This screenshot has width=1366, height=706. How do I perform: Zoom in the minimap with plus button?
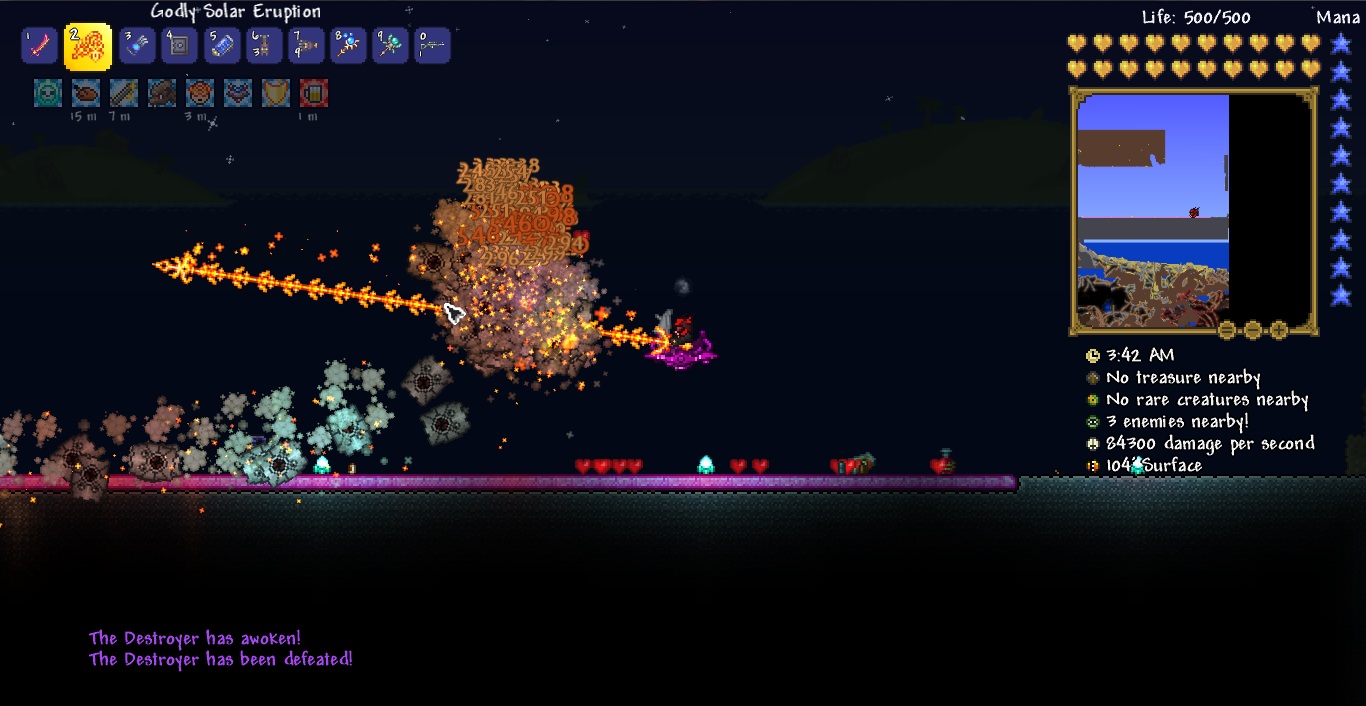point(1279,330)
